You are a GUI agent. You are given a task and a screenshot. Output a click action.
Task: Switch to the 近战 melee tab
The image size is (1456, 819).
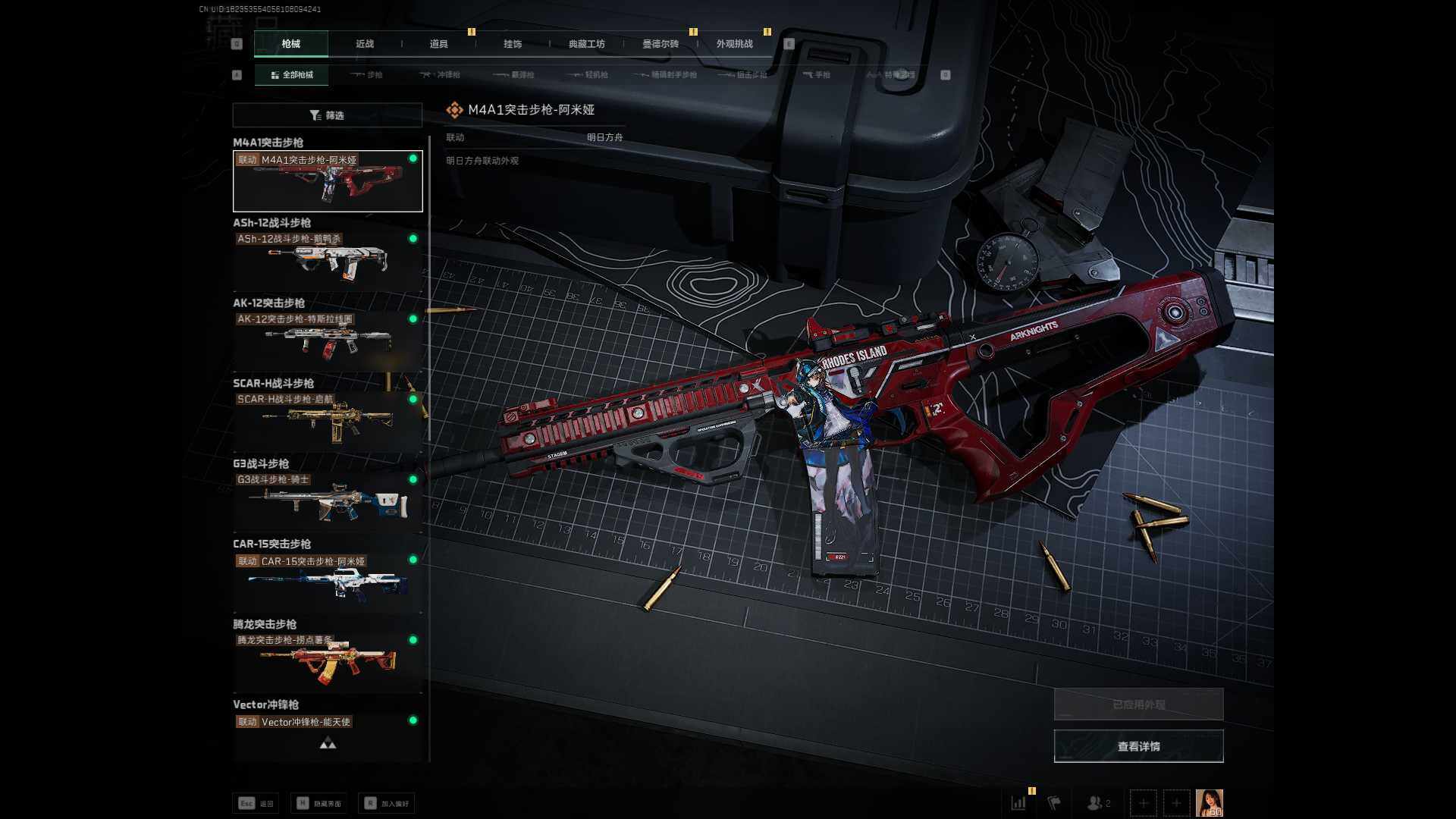pyautogui.click(x=365, y=44)
